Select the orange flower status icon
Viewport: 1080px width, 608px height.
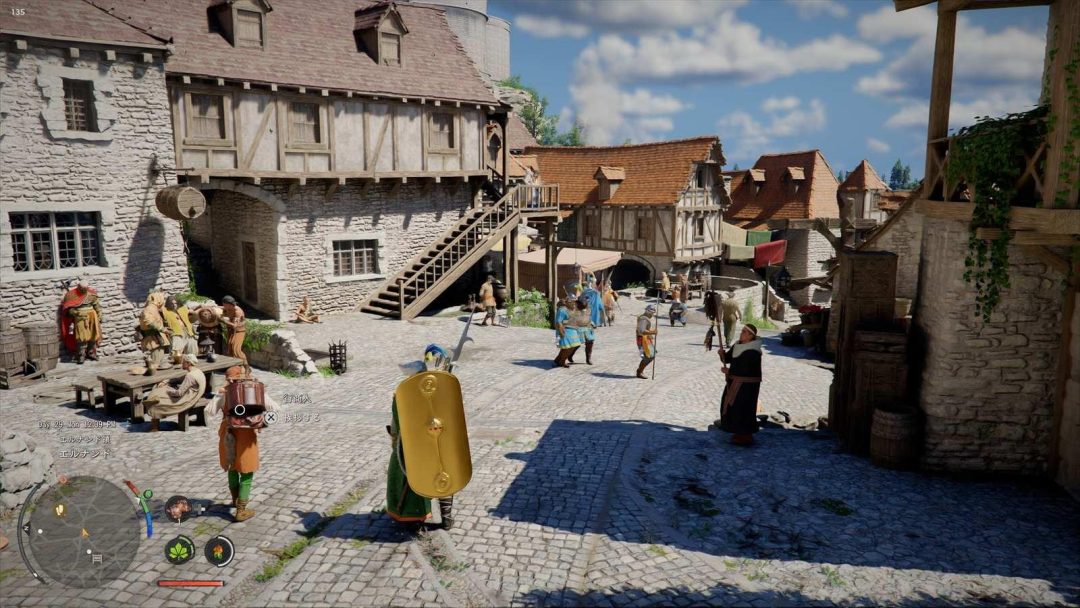(218, 550)
